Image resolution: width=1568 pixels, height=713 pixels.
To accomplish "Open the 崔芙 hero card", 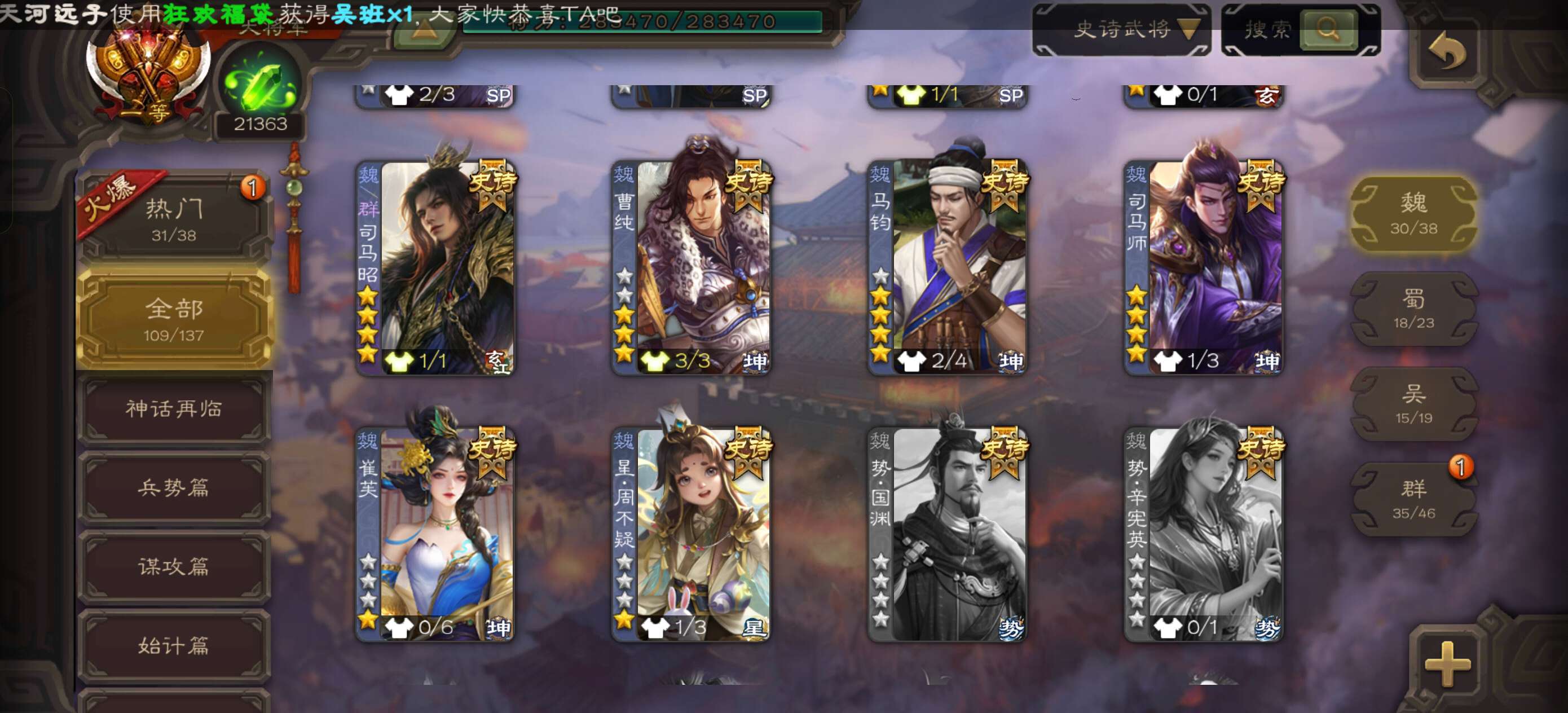I will click(435, 534).
